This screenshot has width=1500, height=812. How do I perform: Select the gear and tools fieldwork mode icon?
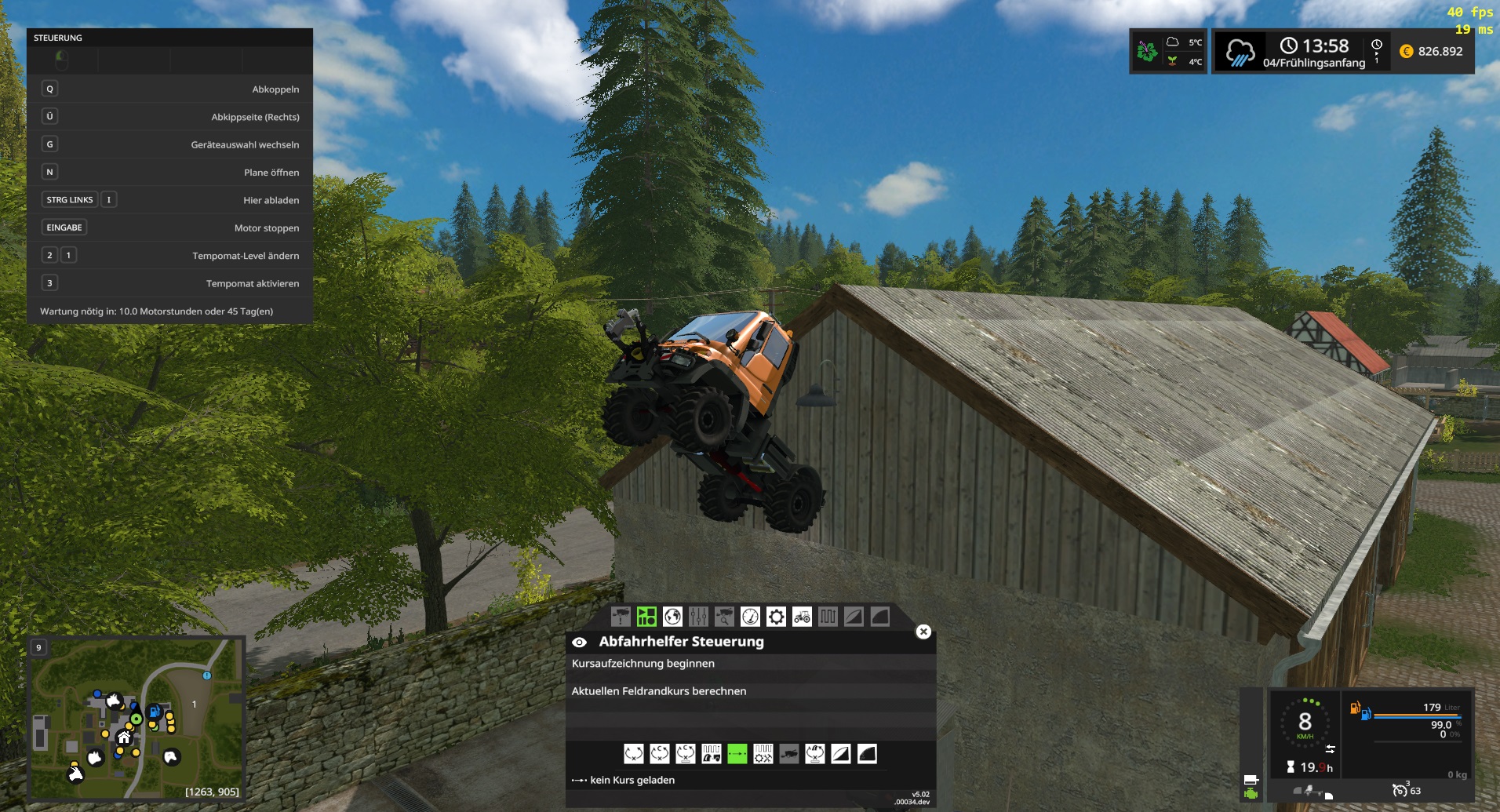tap(763, 754)
